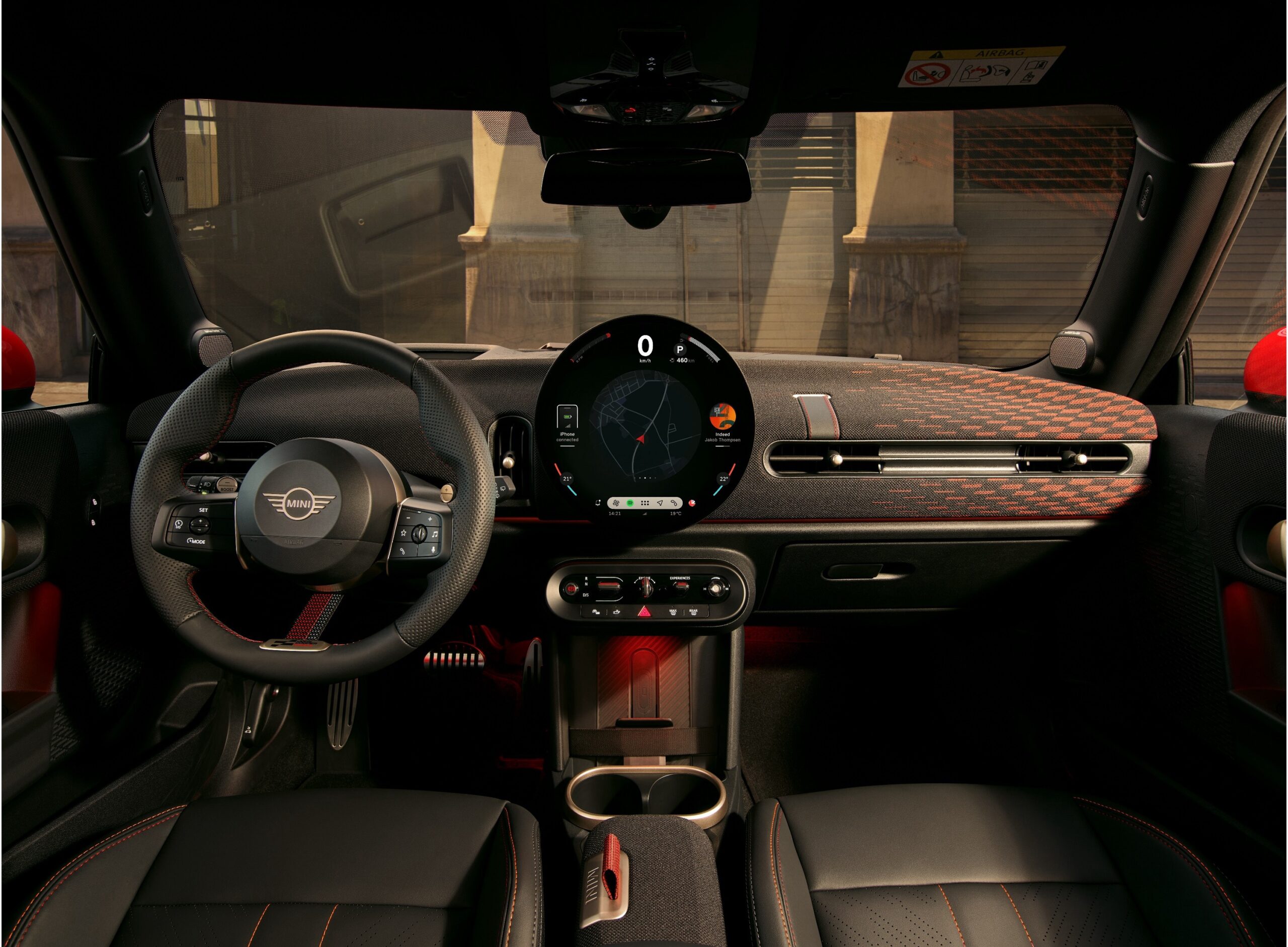Adjust the right 22° temperature control
This screenshot has width=1288, height=947.
(x=723, y=478)
